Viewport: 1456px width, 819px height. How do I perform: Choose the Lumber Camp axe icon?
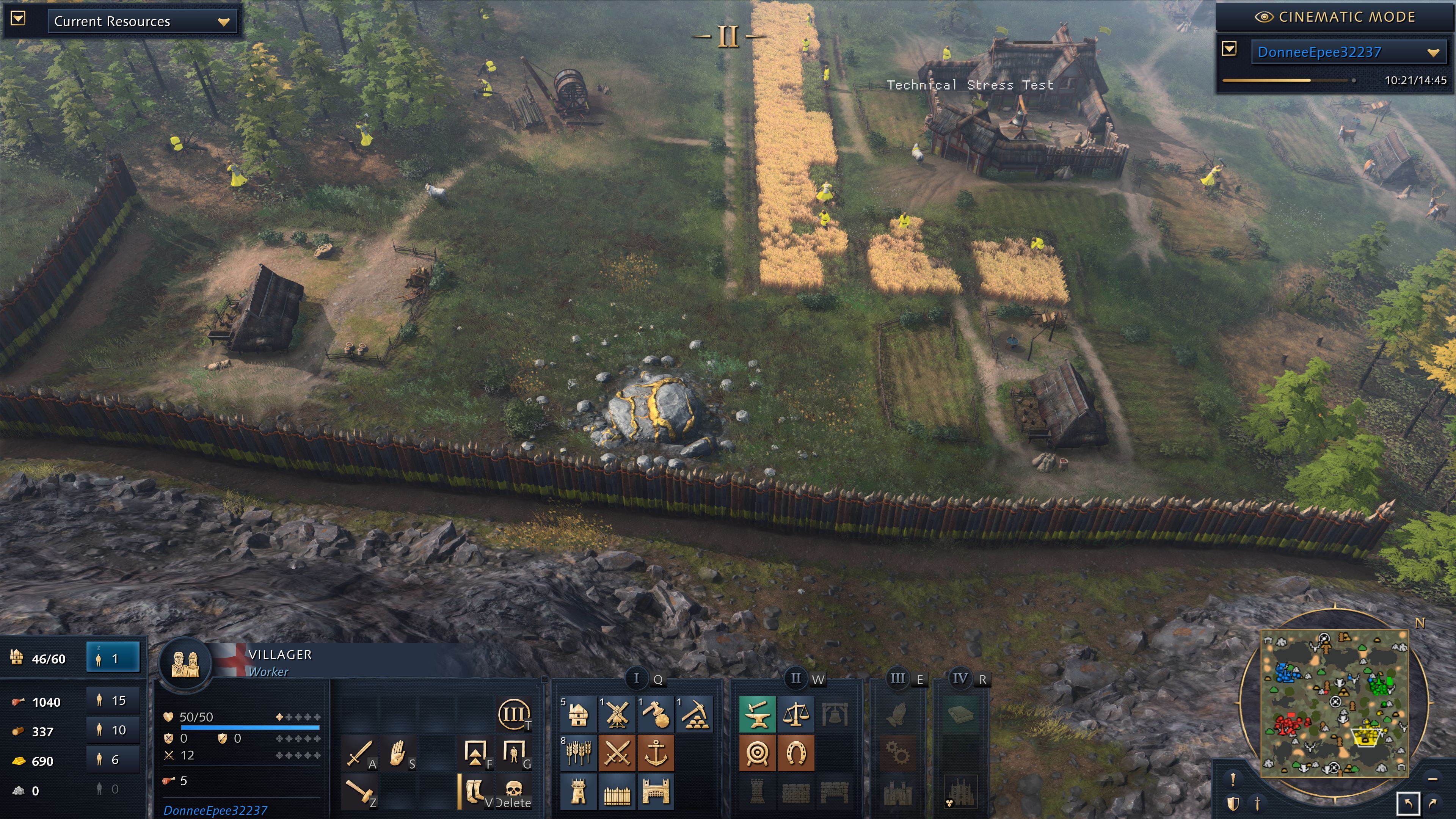point(656,715)
